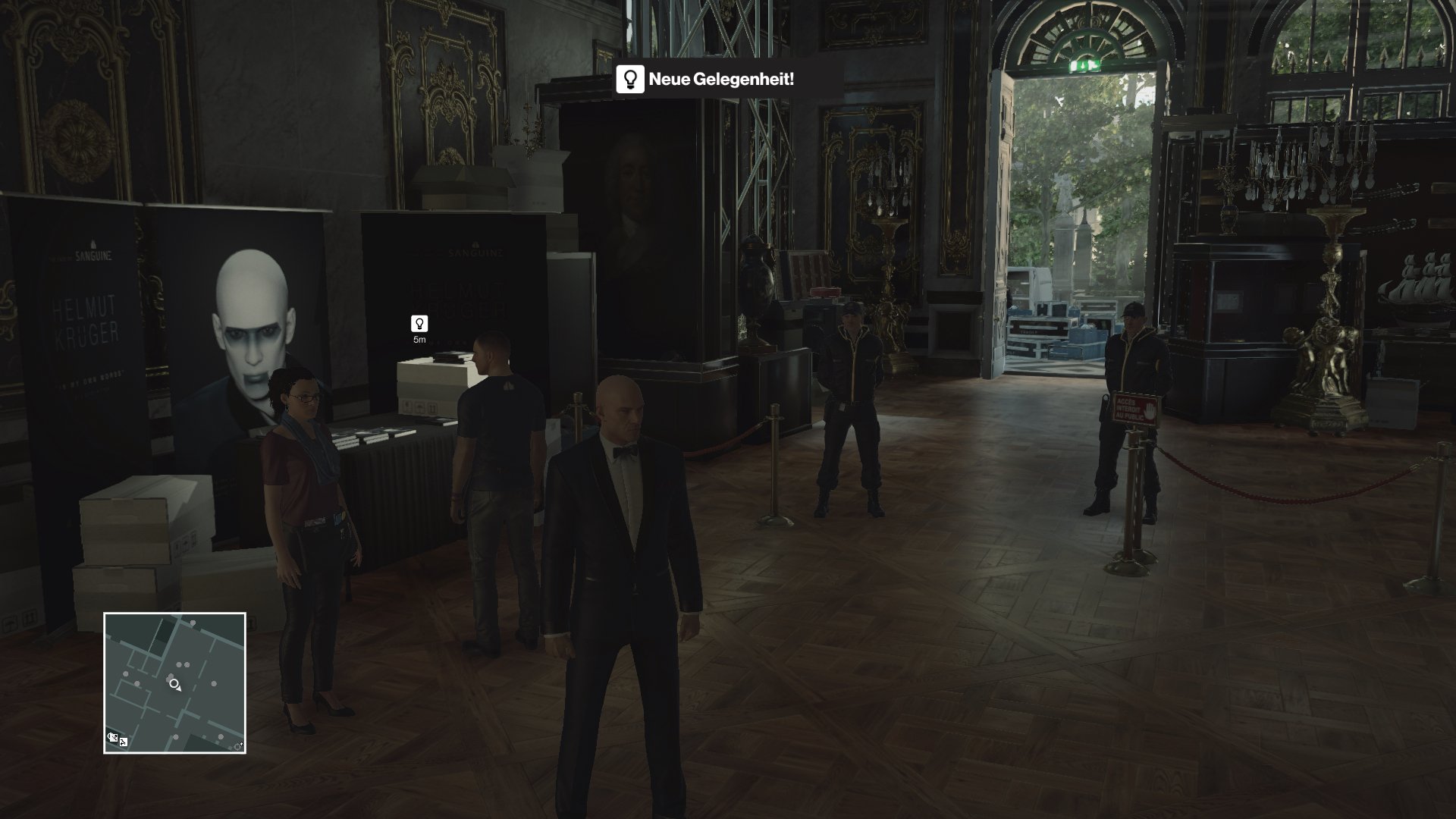Click the exit arrow icon in minimap corner
The image size is (1456, 819).
[x=241, y=744]
